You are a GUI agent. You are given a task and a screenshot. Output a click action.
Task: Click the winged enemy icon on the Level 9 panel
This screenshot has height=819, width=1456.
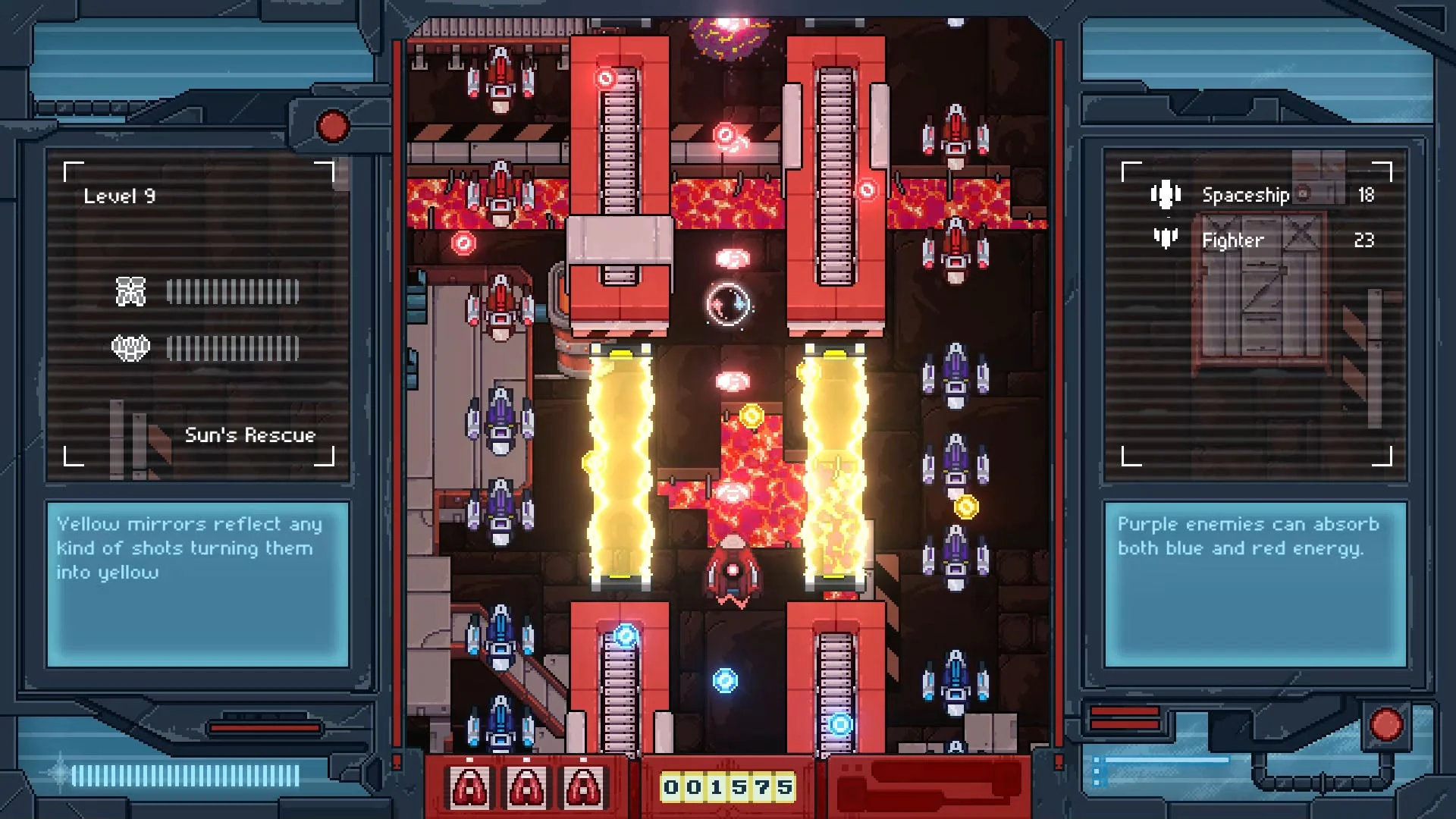[130, 347]
